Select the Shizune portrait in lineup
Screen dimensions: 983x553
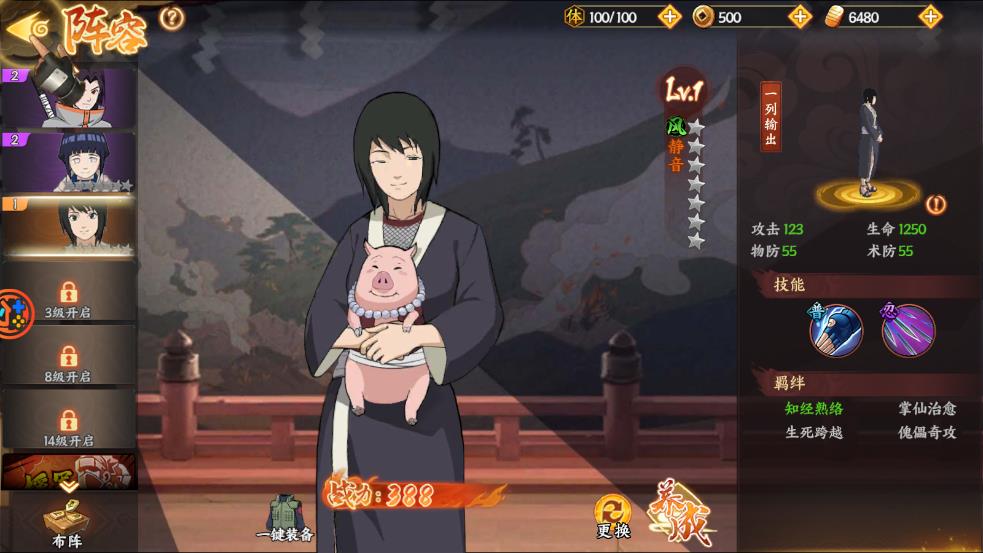pyautogui.click(x=70, y=225)
